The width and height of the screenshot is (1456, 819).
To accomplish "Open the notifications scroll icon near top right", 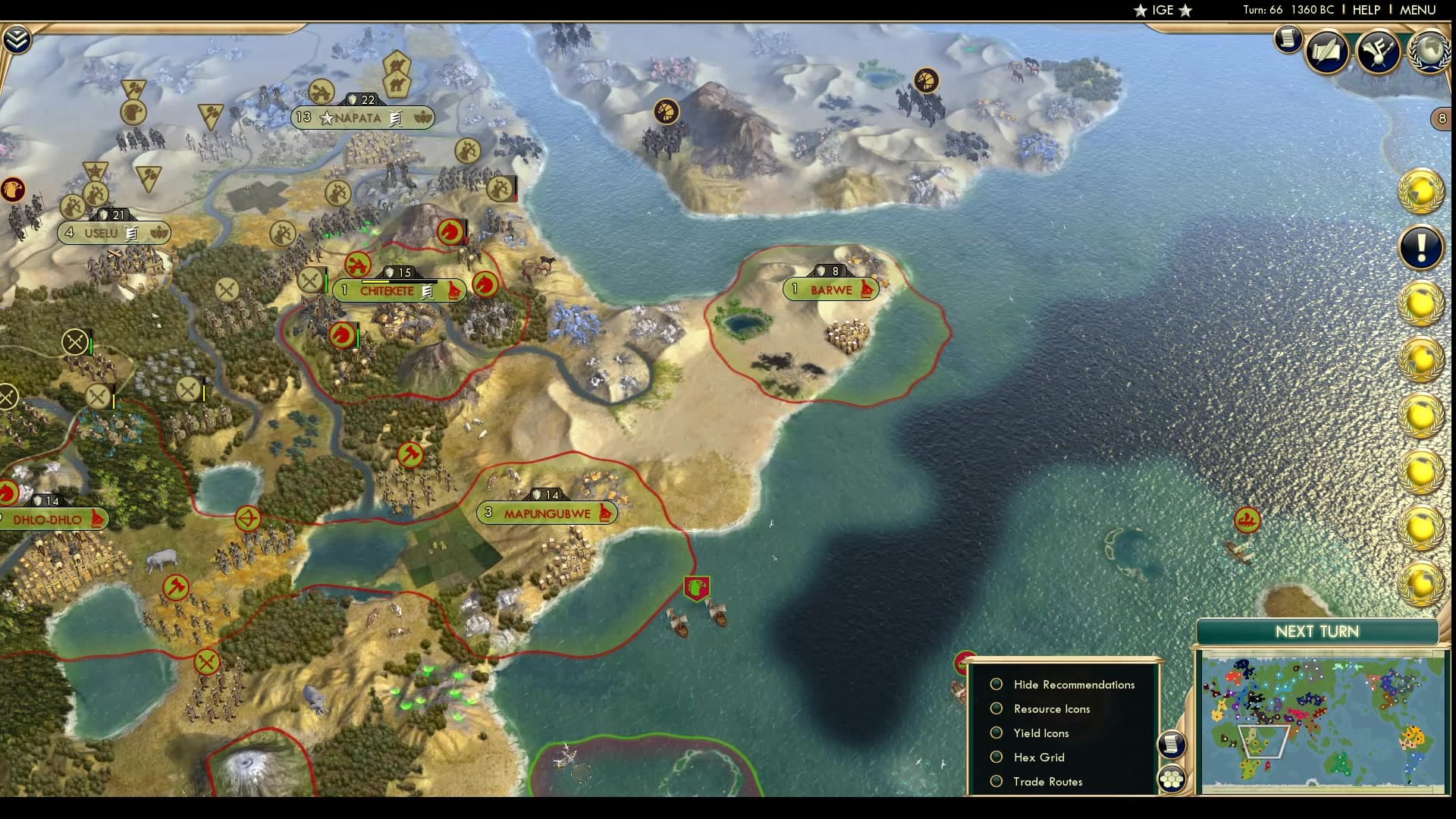I will coord(1287,39).
